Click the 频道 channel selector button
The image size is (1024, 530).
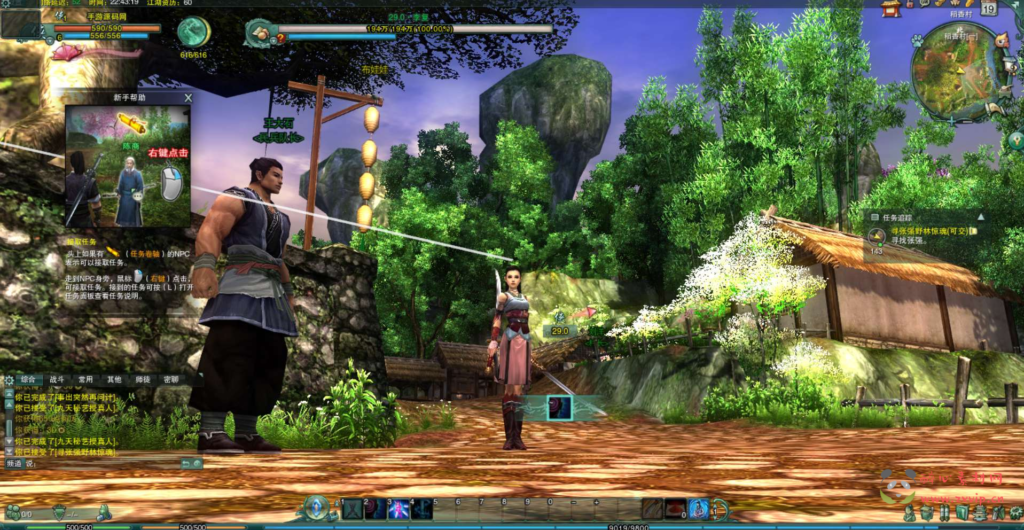pos(14,464)
